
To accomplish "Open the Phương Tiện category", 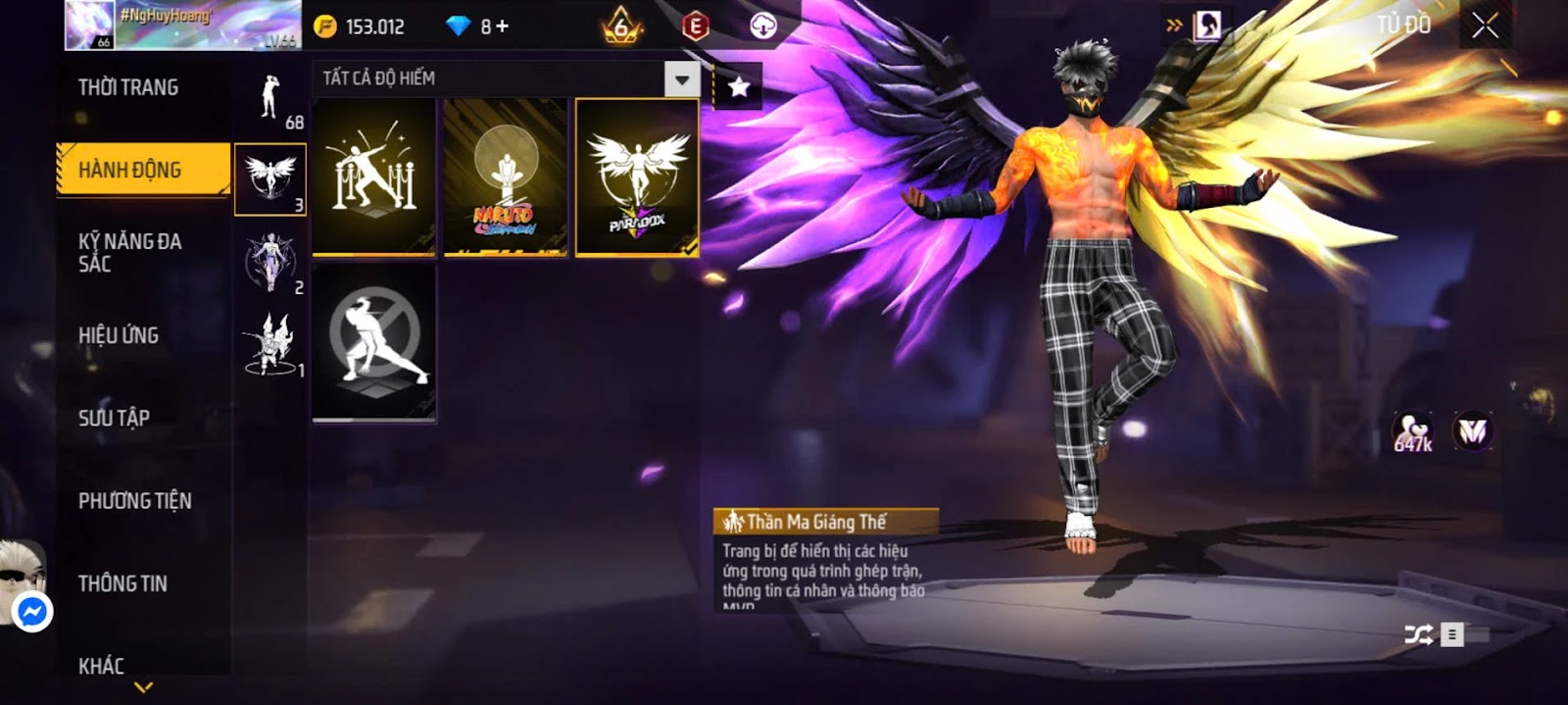I will [135, 501].
